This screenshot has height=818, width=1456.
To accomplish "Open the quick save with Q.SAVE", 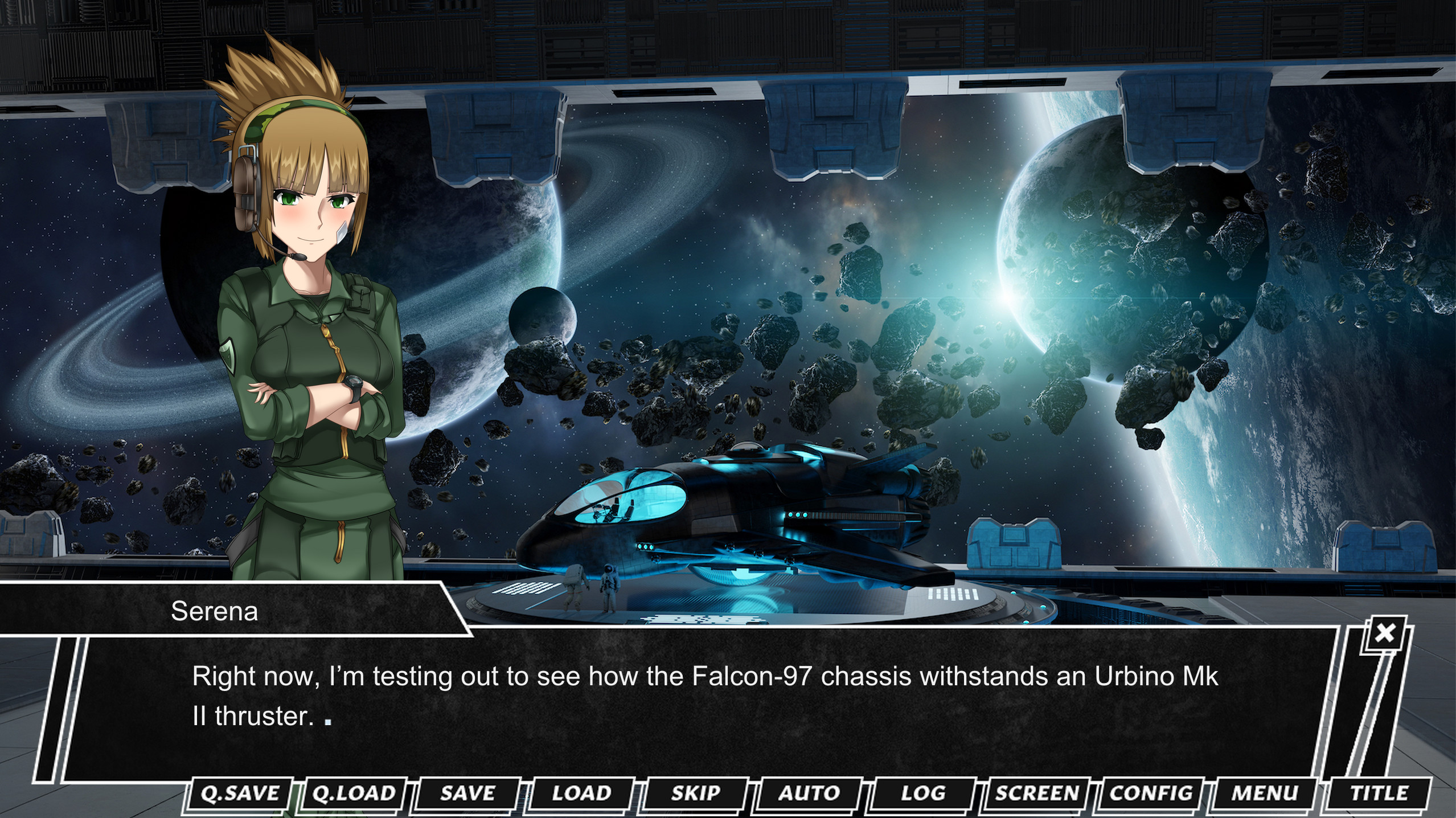I will tap(240, 792).
